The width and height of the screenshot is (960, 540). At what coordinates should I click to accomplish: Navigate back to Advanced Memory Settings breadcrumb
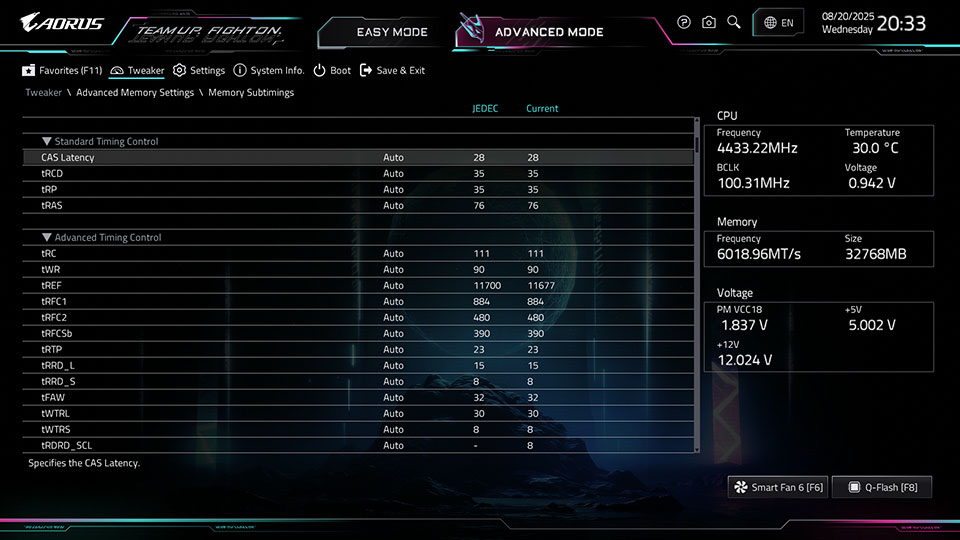135,93
